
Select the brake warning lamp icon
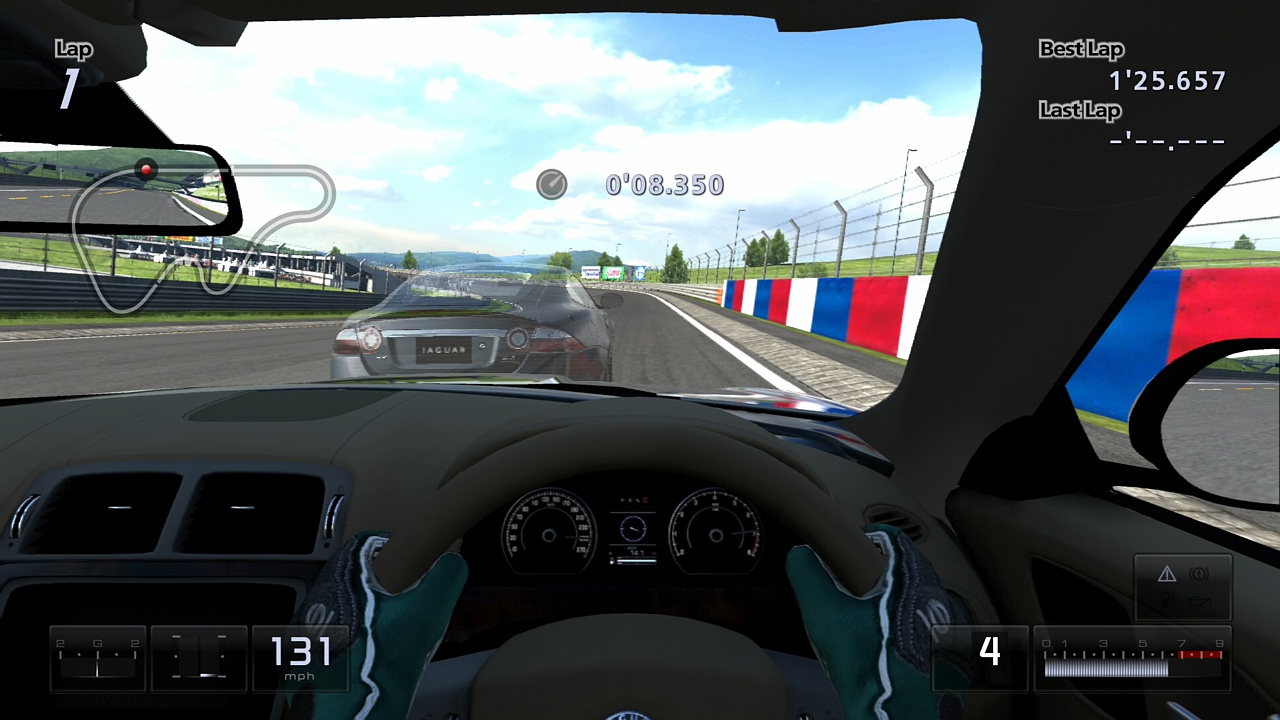[x=1198, y=573]
